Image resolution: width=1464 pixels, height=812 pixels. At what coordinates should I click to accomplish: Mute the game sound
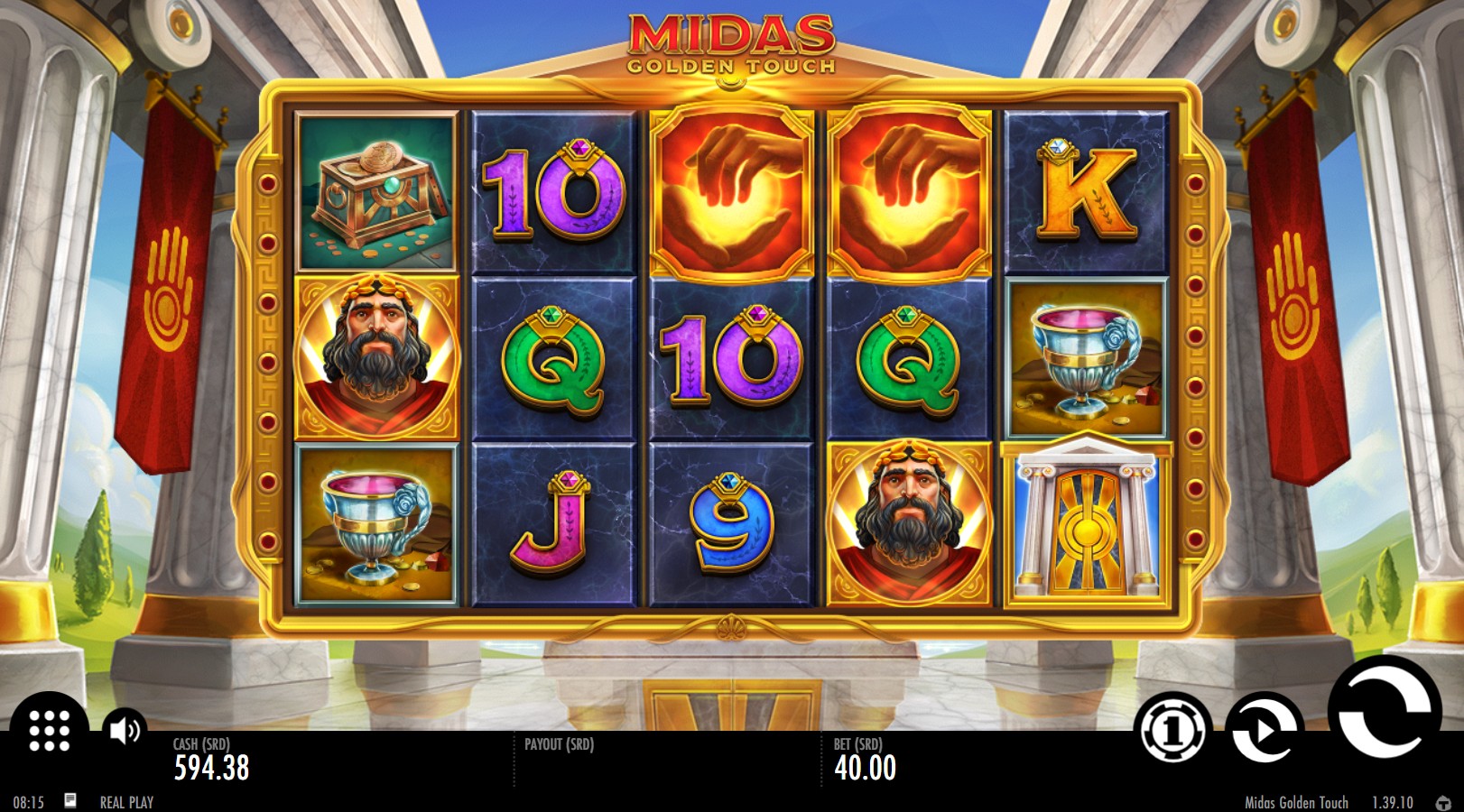tap(124, 727)
